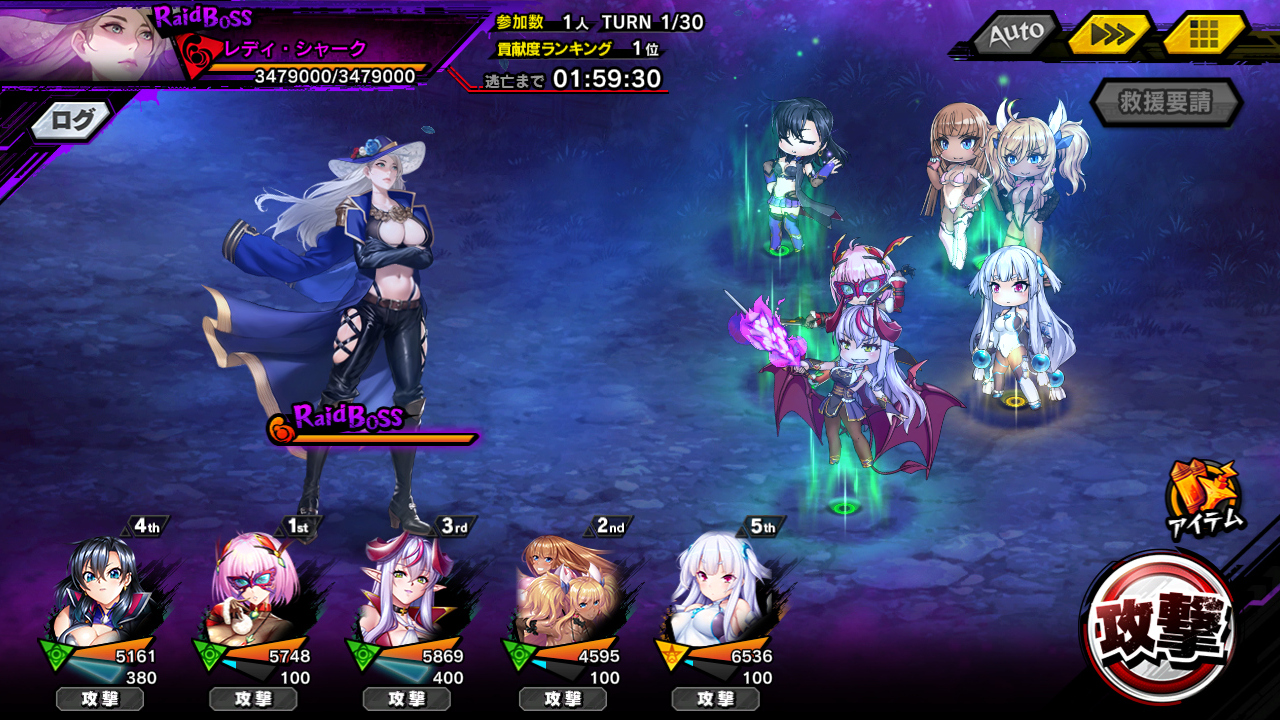Toggle the Auto battle button
1280x720 pixels.
1016,34
